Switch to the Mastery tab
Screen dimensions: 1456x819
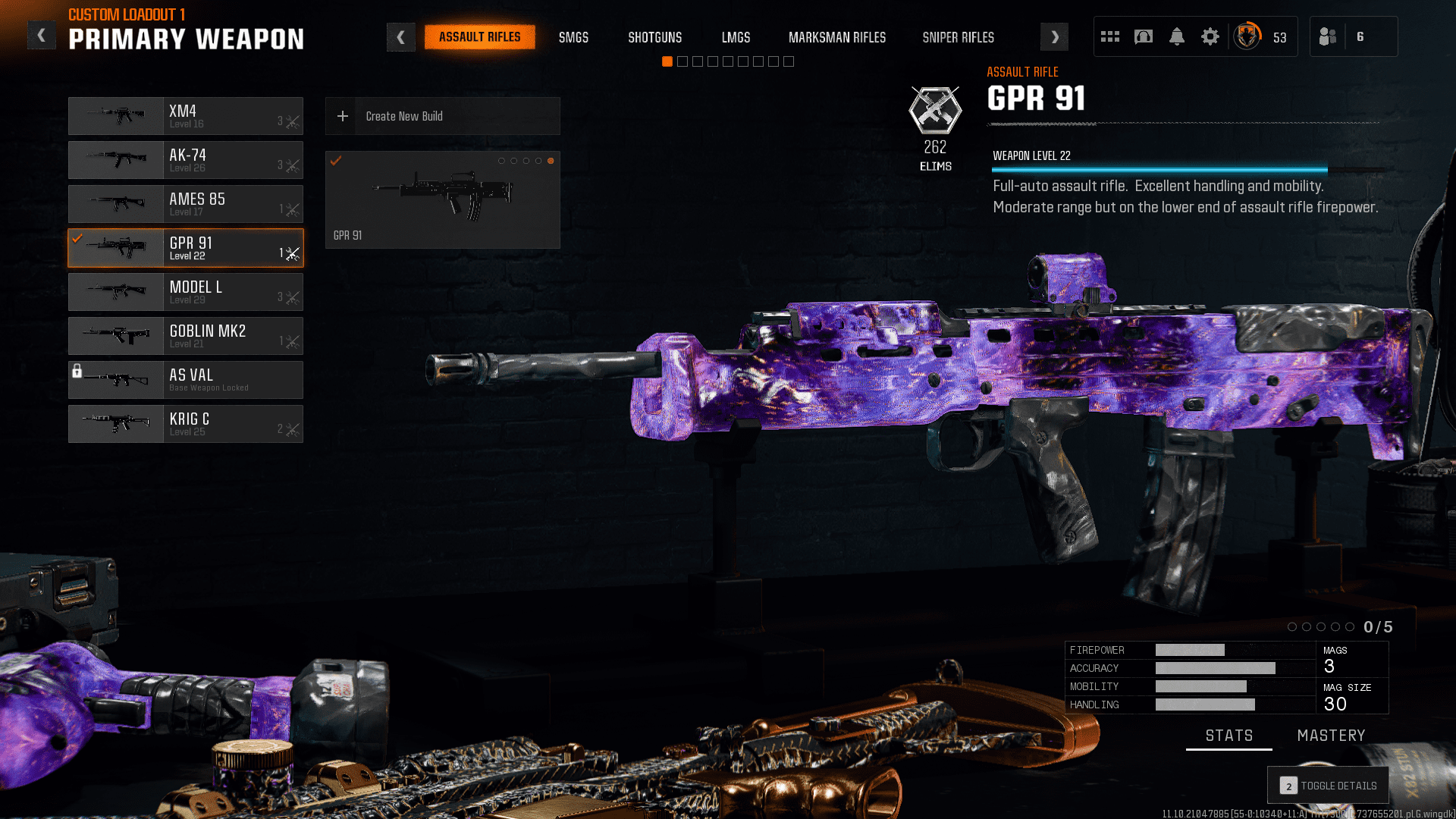(1331, 736)
